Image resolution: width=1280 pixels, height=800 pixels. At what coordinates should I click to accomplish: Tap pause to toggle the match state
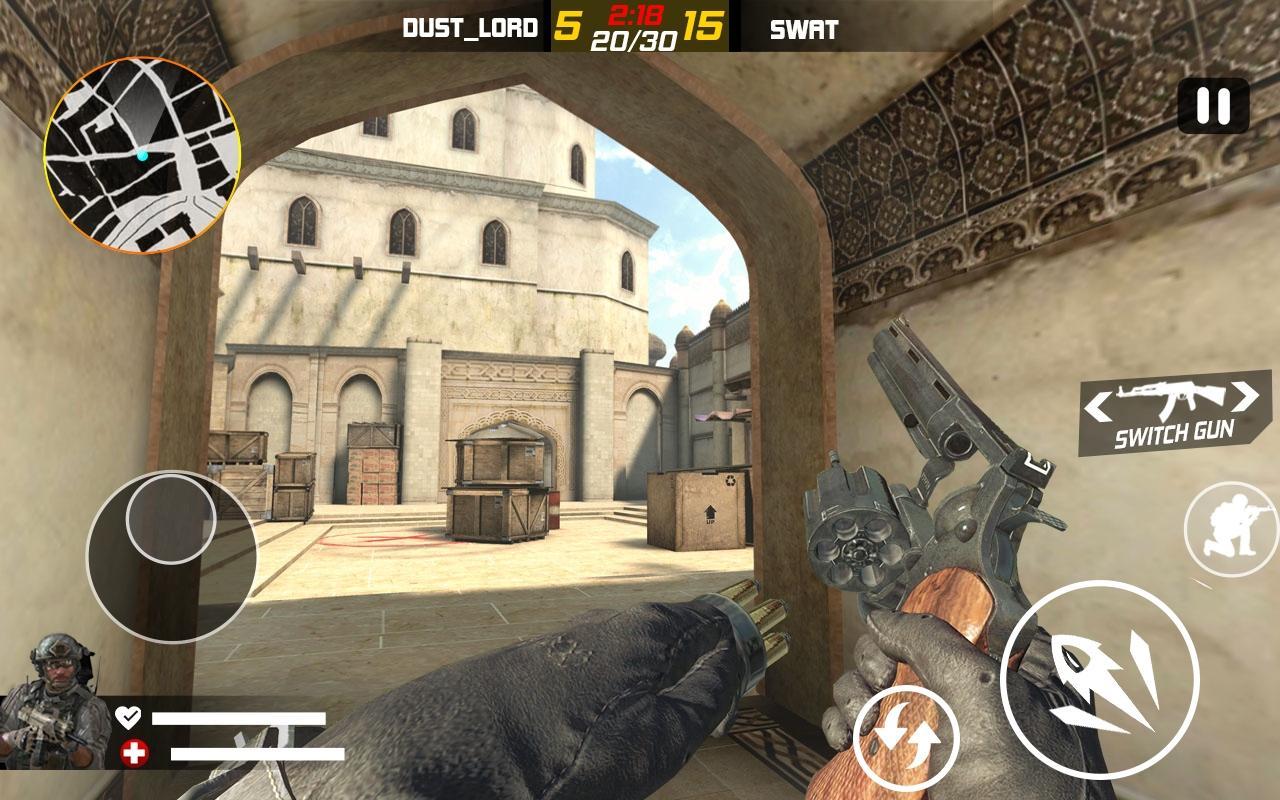click(1212, 108)
